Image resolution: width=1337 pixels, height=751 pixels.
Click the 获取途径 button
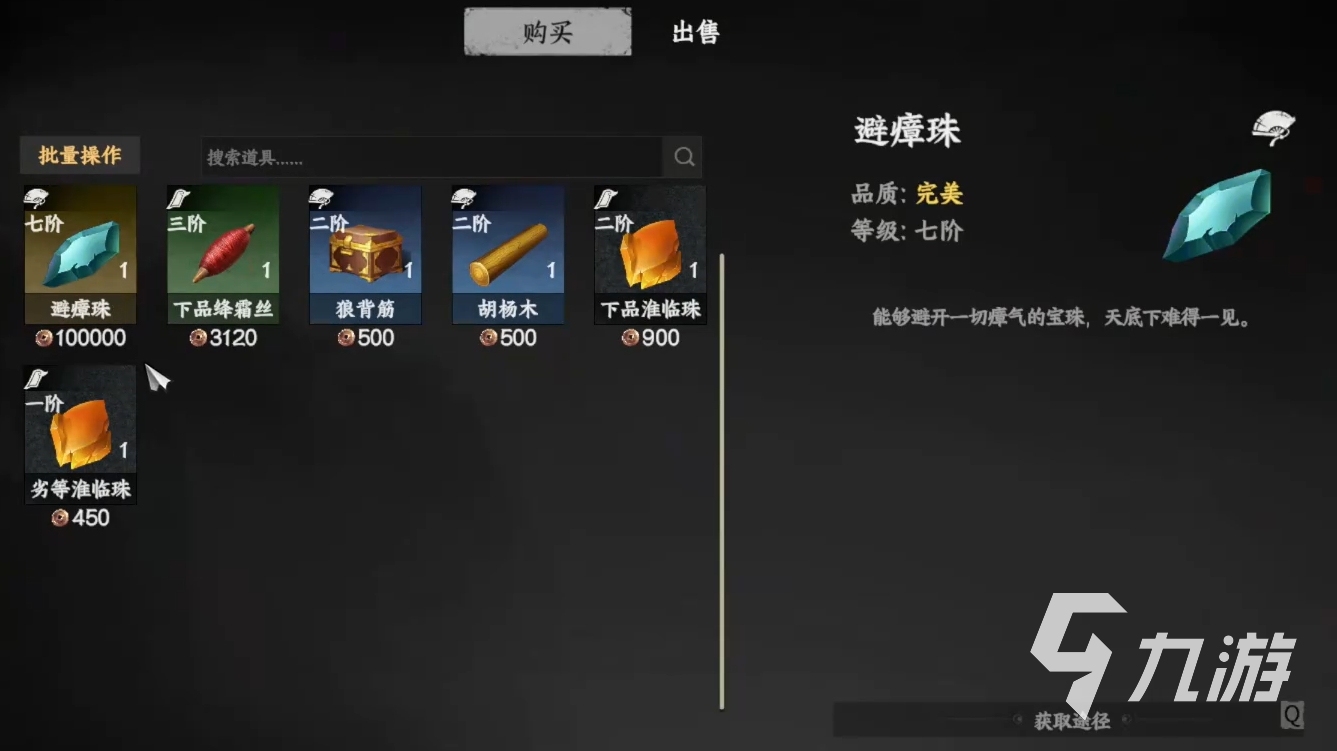click(x=1073, y=719)
